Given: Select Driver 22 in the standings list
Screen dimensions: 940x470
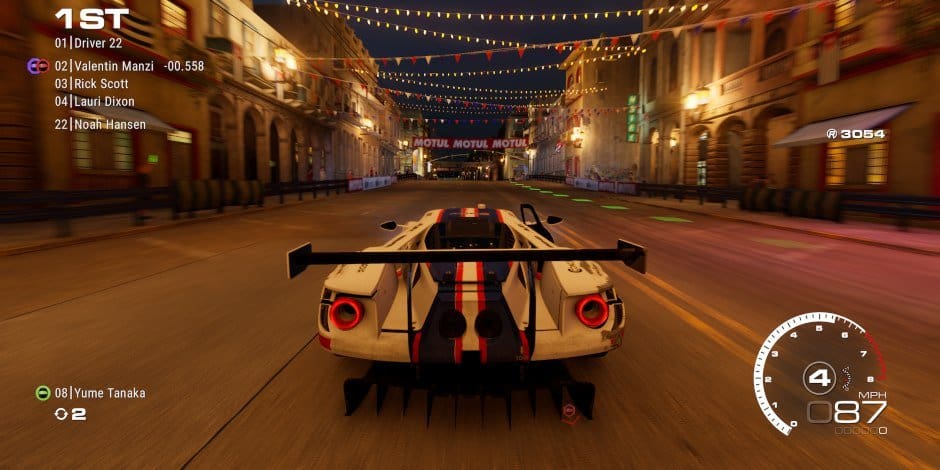Looking at the screenshot, I should click(89, 44).
